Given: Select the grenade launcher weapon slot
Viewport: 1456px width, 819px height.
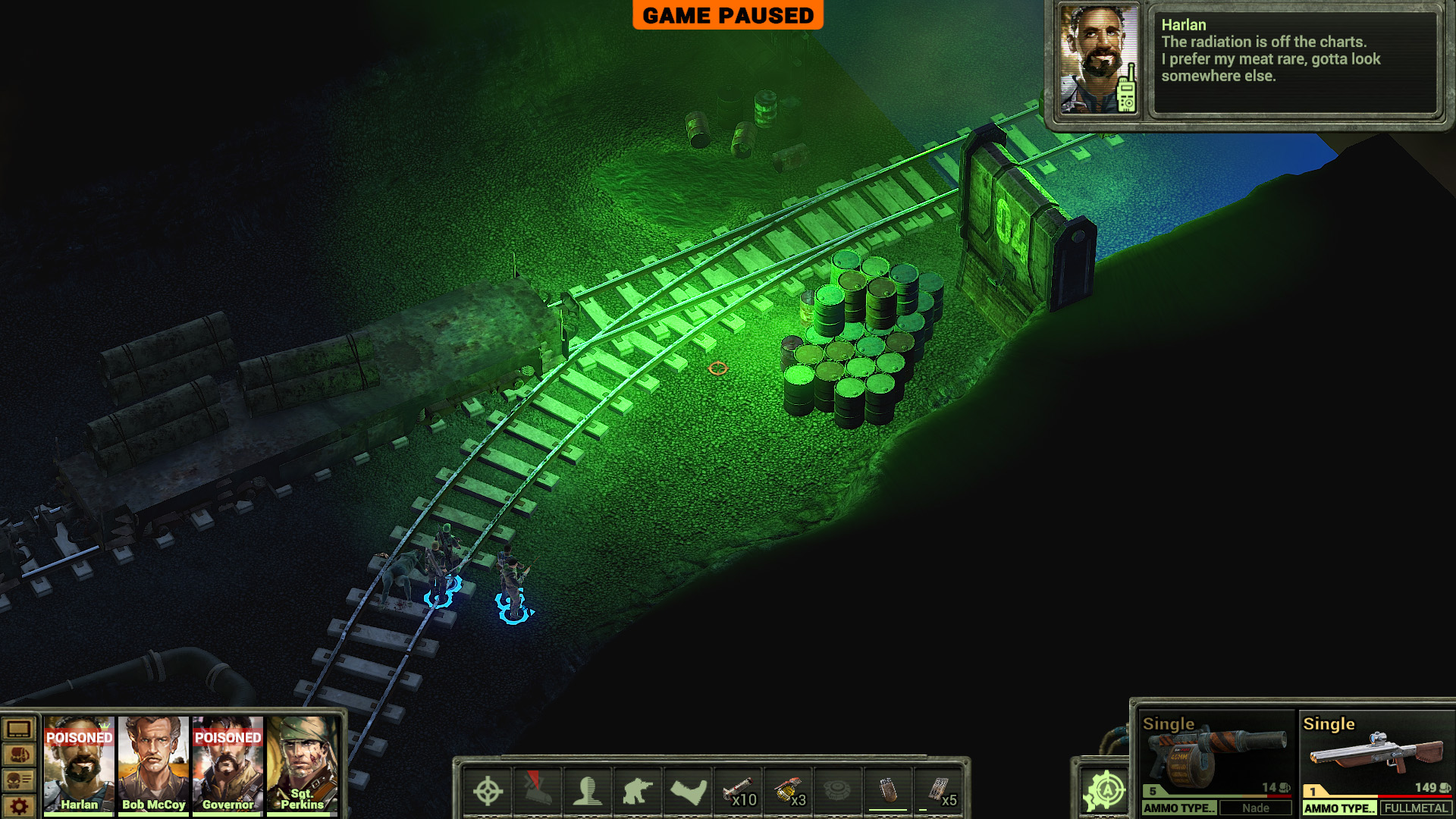Looking at the screenshot, I should click(x=1216, y=753).
